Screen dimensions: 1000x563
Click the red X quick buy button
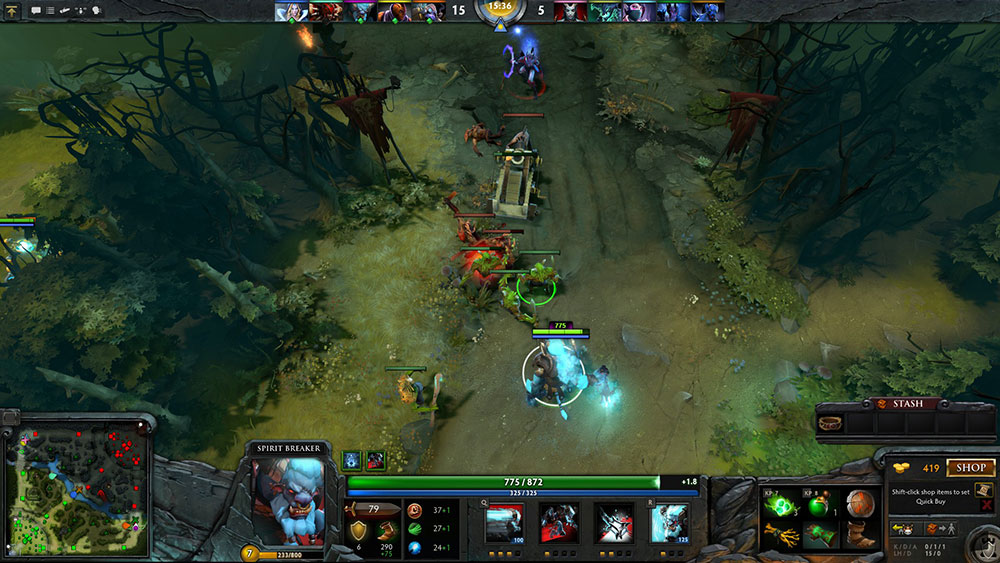[x=987, y=507]
